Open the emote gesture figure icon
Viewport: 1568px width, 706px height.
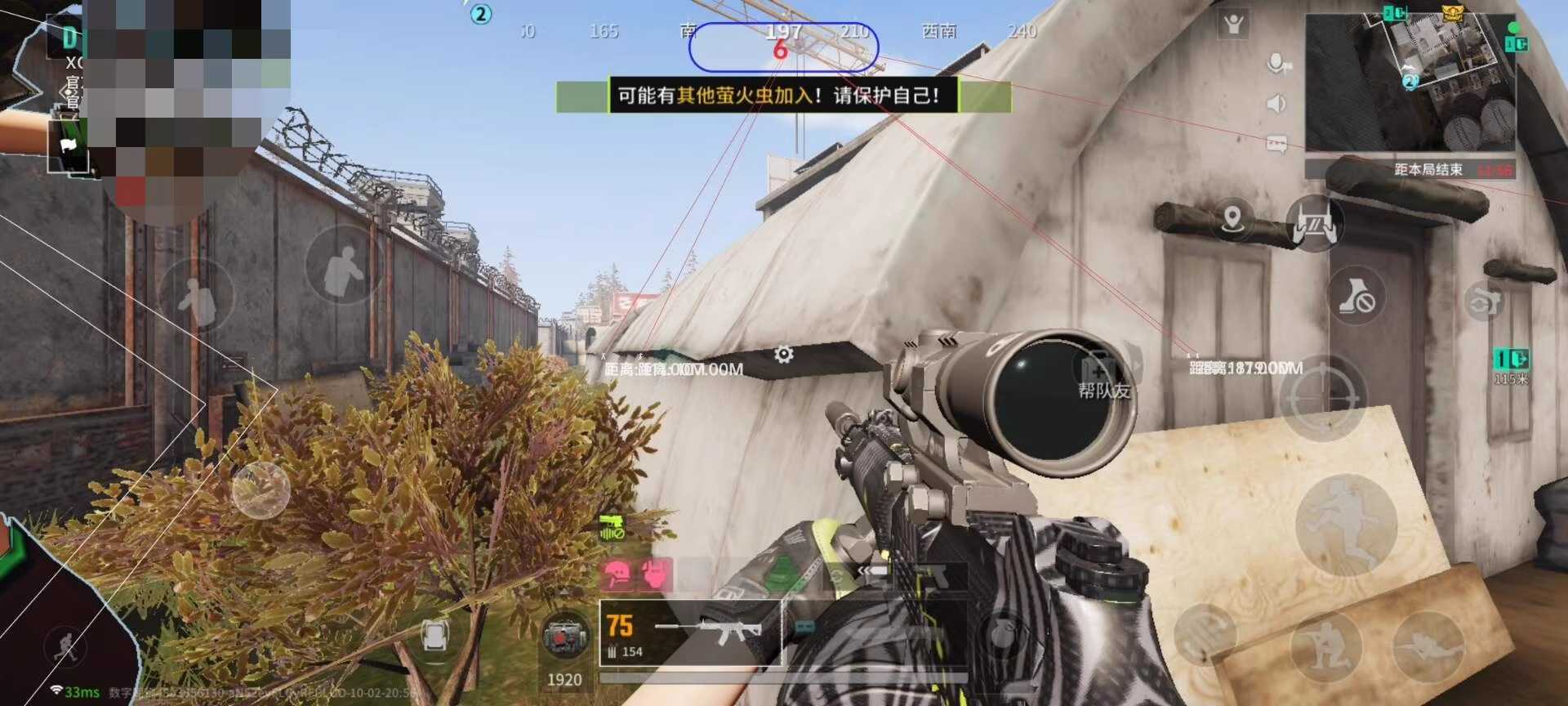(1233, 25)
